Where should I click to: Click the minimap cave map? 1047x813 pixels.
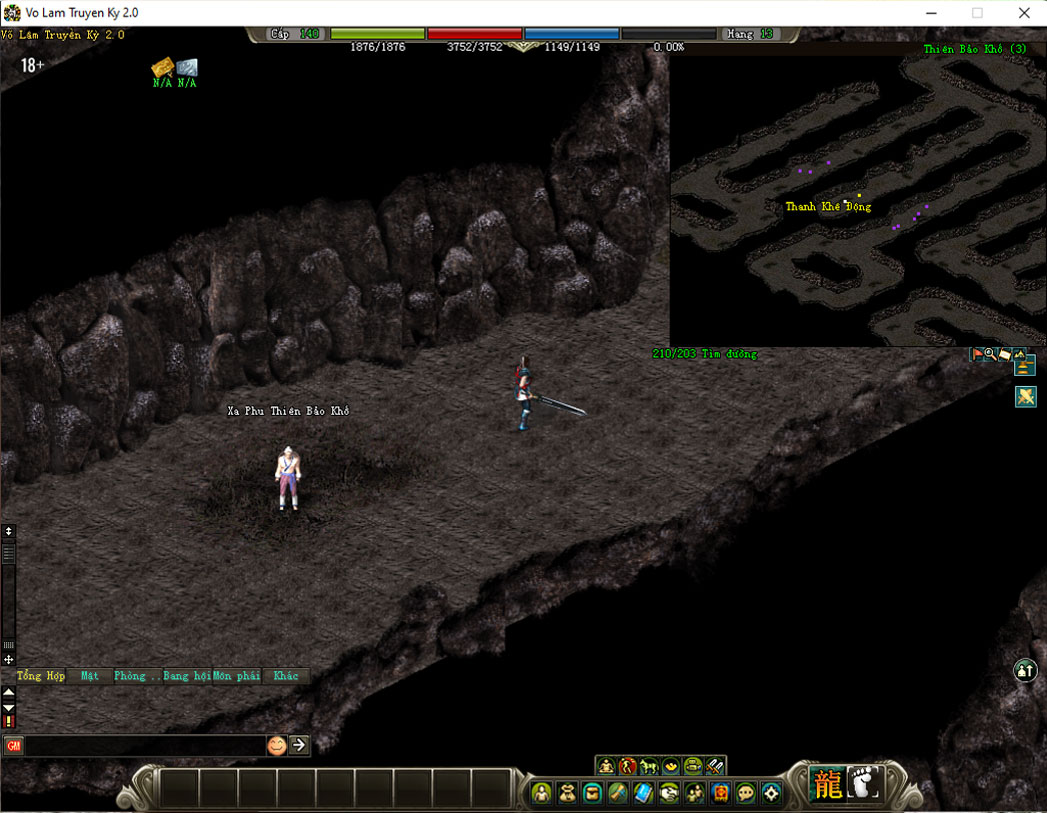(x=857, y=200)
